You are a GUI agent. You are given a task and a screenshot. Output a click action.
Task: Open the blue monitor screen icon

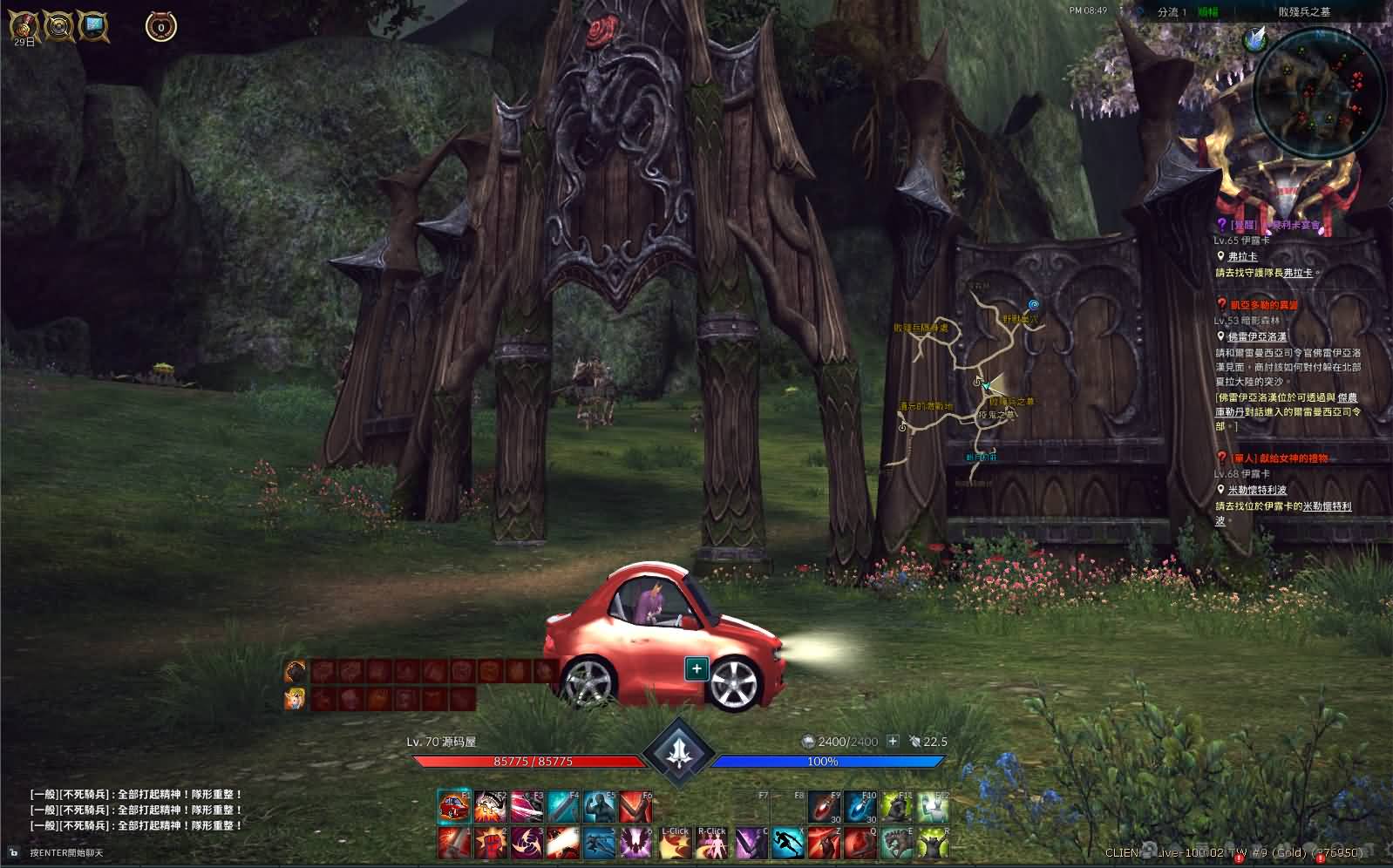click(x=93, y=26)
